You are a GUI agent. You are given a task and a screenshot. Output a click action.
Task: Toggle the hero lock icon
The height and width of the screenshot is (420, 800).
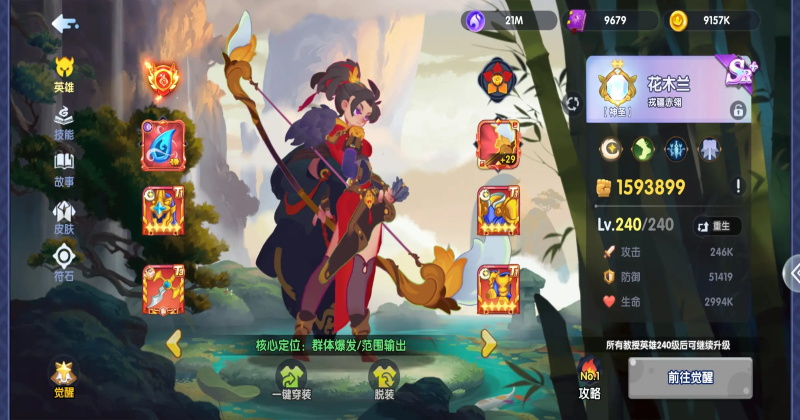click(x=738, y=110)
